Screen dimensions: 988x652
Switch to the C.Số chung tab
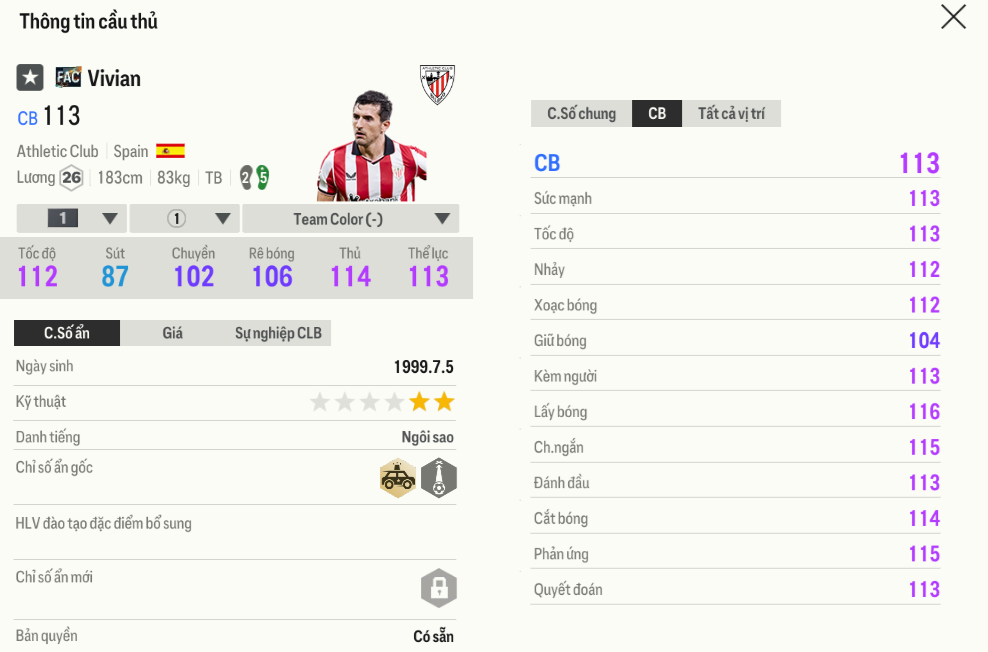581,114
